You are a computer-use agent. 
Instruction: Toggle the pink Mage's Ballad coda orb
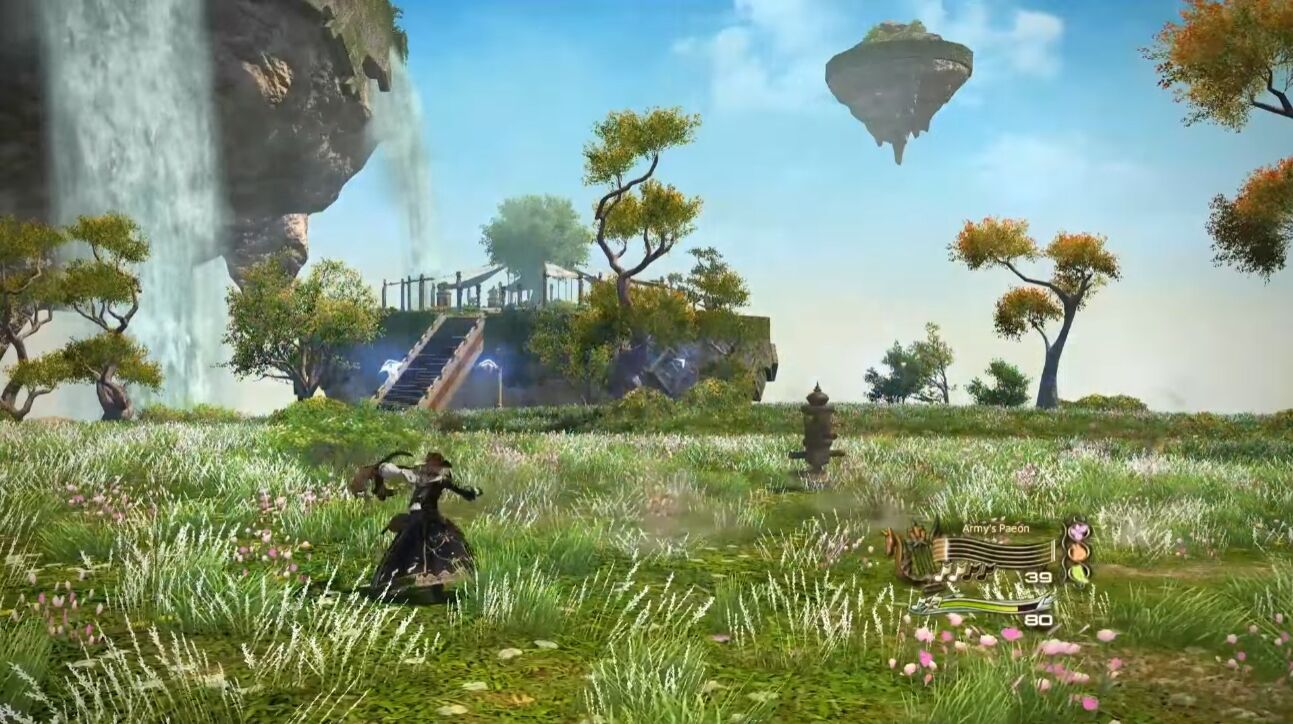tap(1079, 531)
